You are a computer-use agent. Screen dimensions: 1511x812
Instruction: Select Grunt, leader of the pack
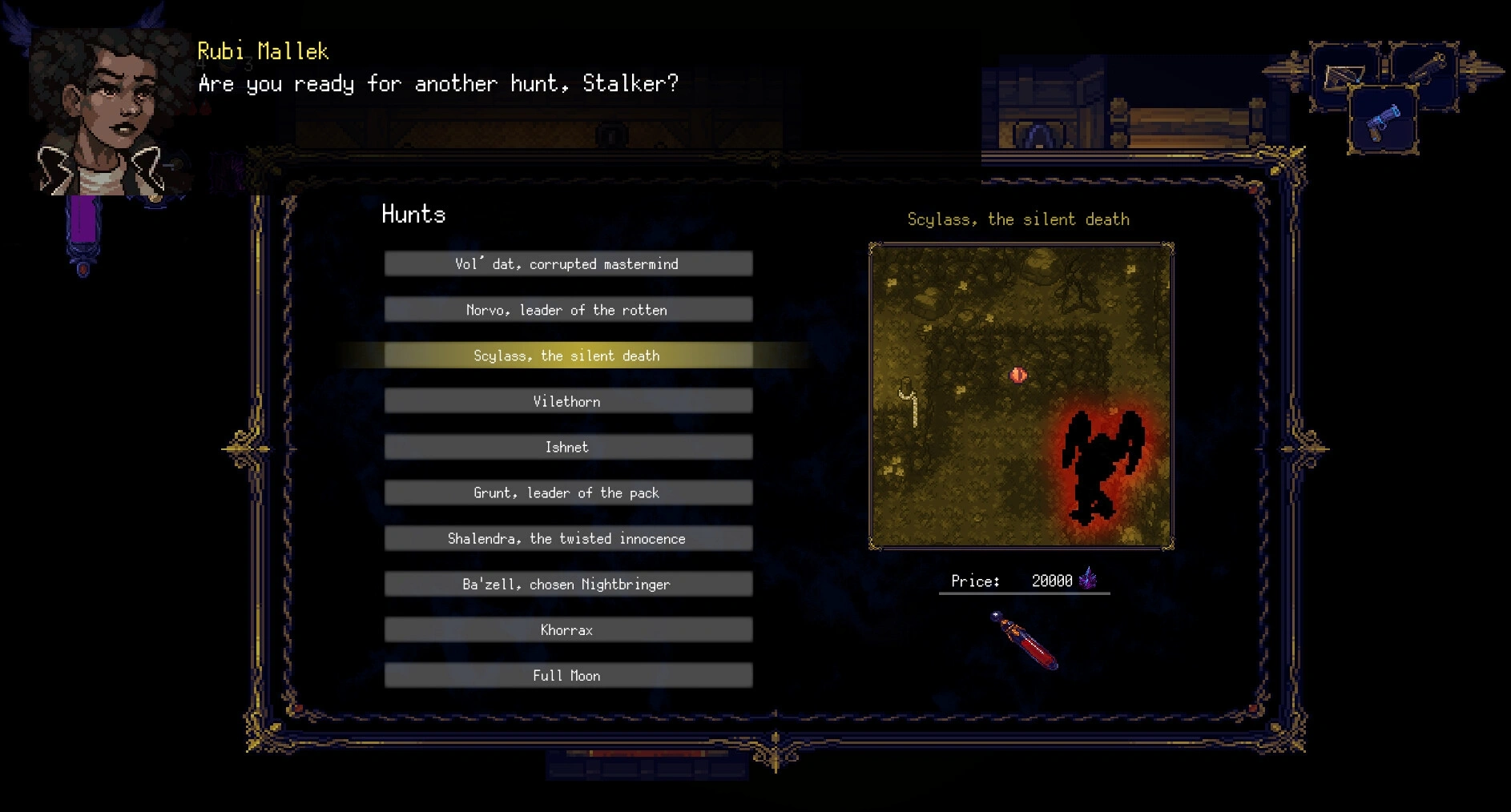[567, 492]
